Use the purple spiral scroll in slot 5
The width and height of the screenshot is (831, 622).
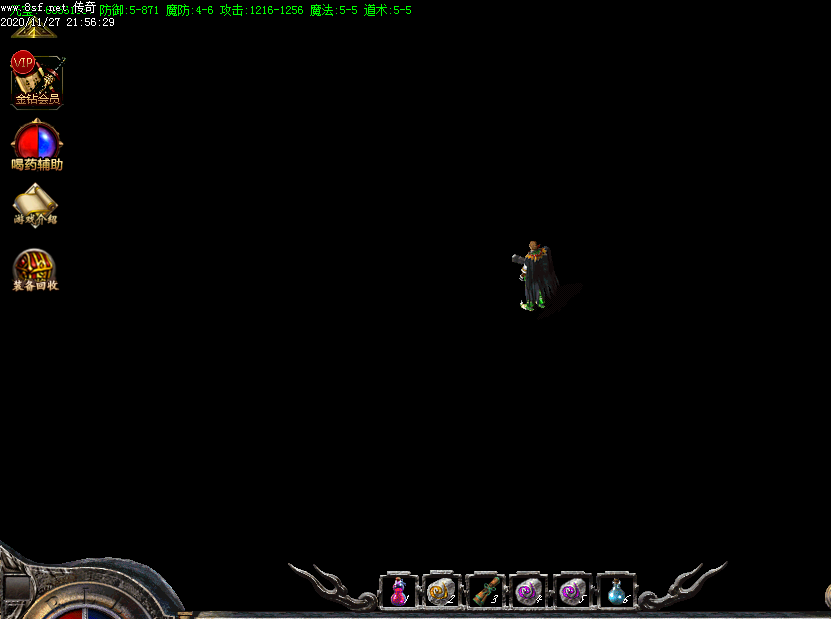[x=573, y=591]
